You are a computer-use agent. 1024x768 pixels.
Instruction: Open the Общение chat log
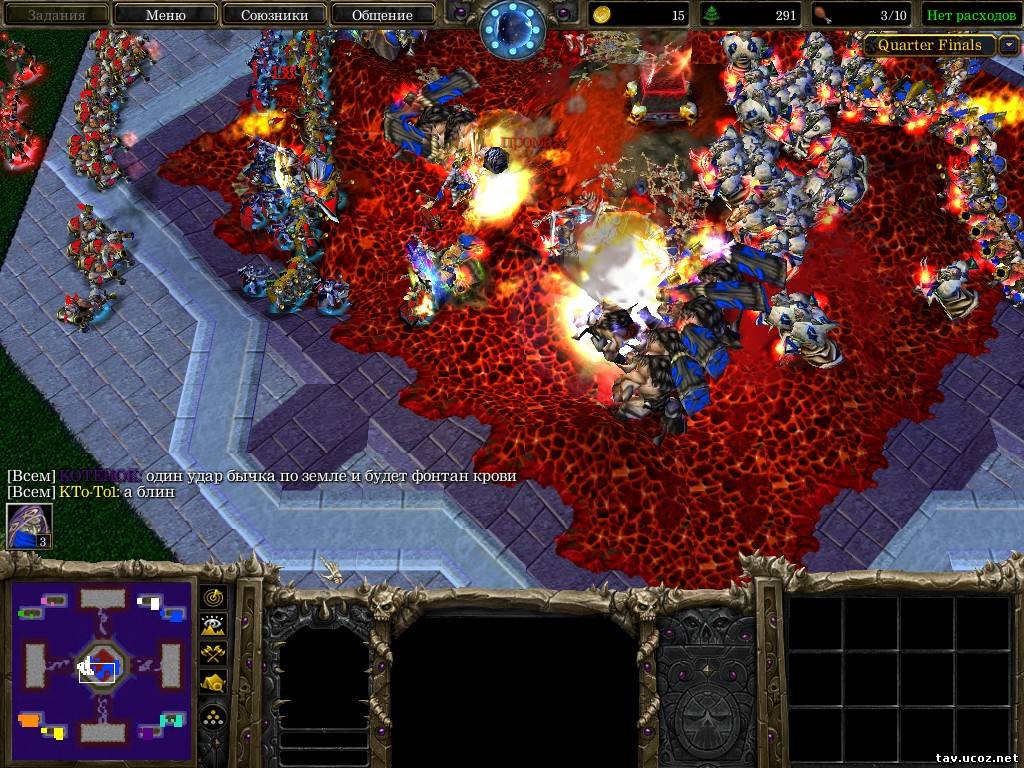382,14
